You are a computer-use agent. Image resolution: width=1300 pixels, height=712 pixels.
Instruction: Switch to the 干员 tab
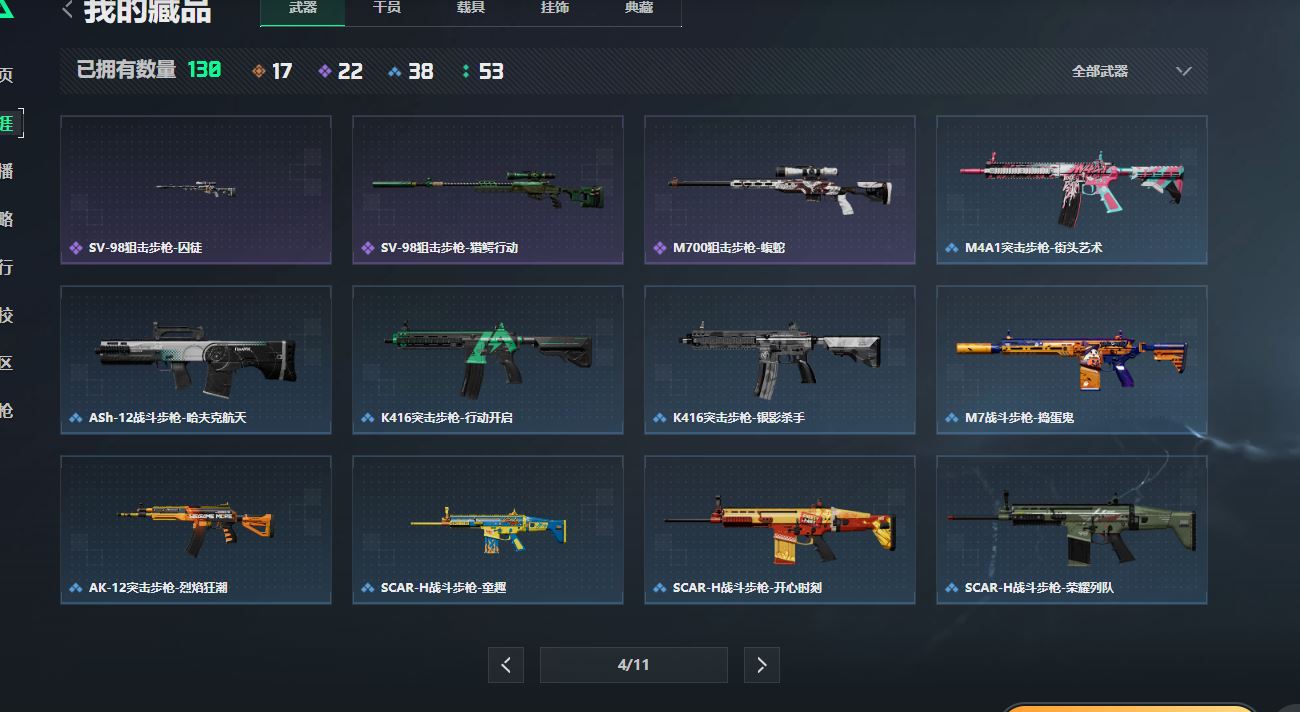pos(387,9)
